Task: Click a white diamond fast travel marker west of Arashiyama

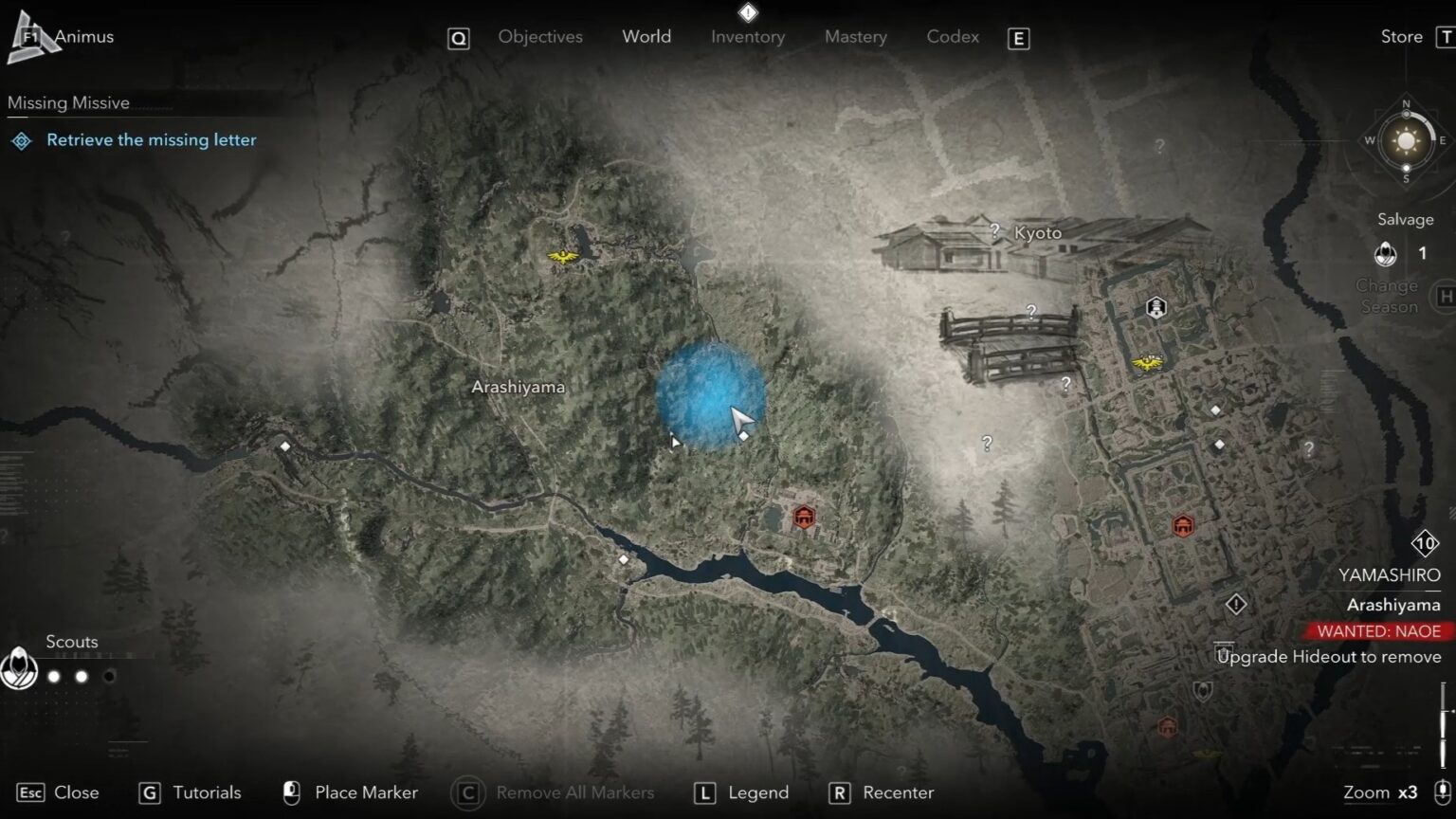Action: click(x=283, y=445)
